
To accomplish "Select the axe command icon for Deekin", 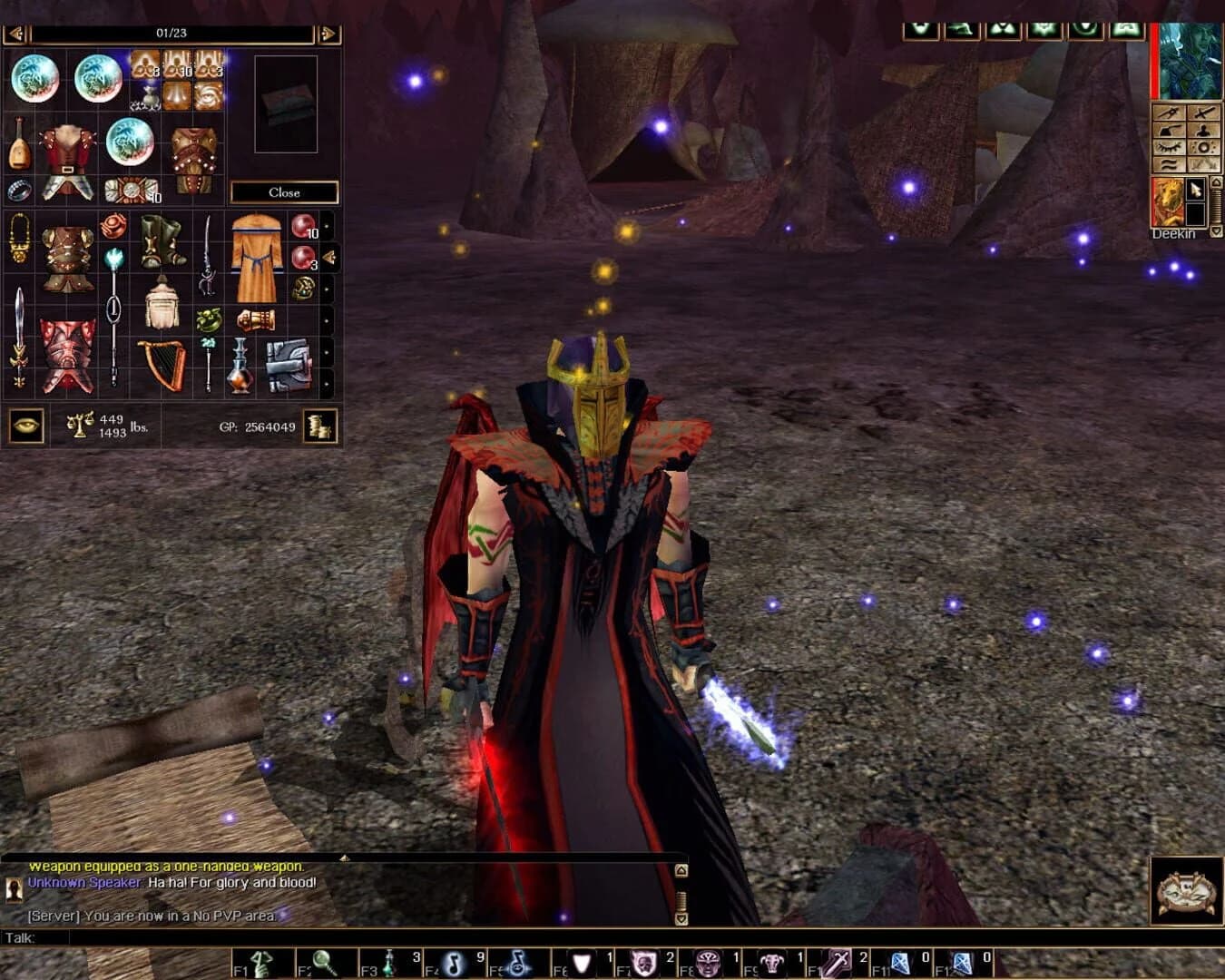I will 1170,130.
